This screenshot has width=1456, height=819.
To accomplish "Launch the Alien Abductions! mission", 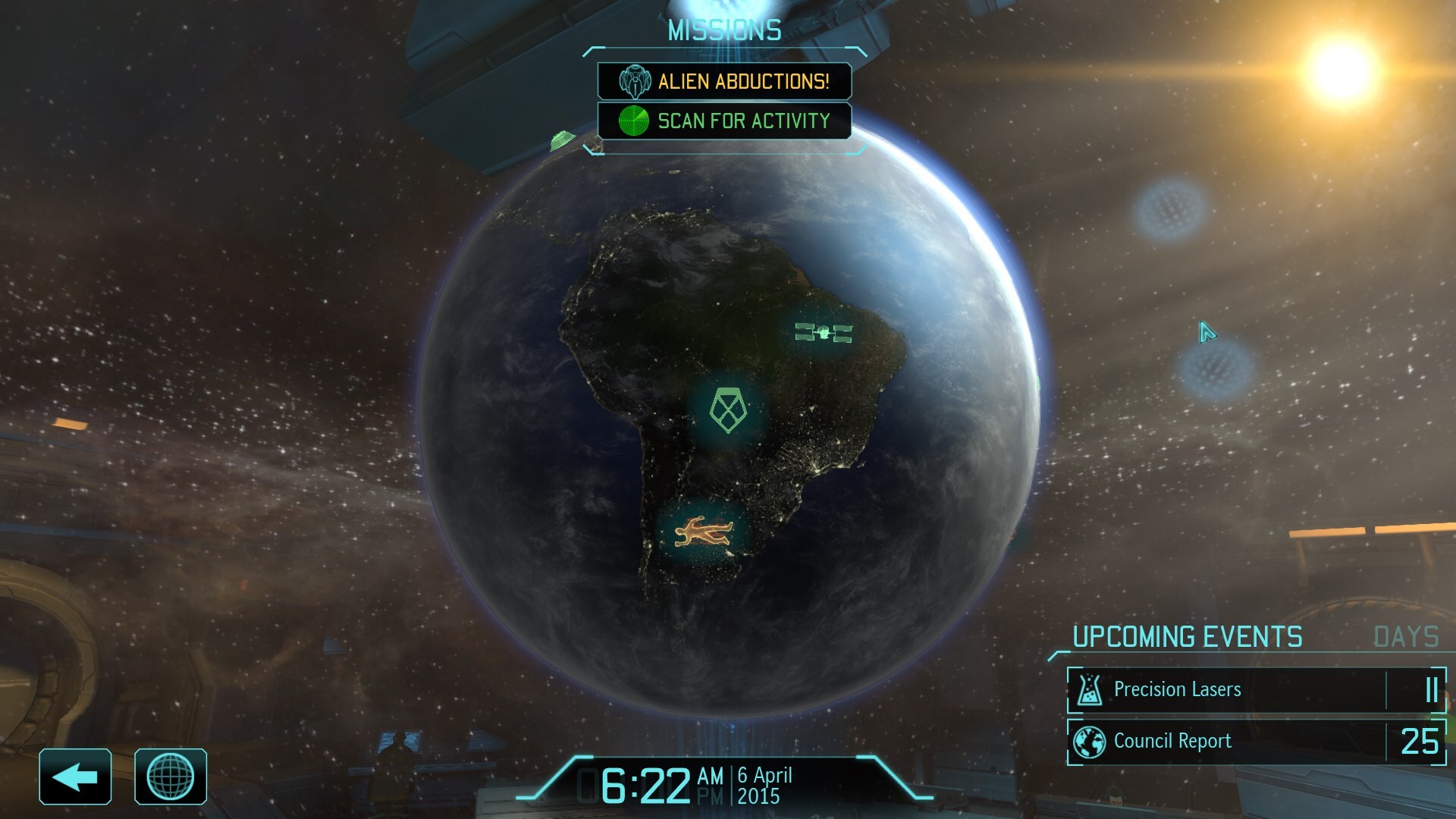I will pos(745,80).
